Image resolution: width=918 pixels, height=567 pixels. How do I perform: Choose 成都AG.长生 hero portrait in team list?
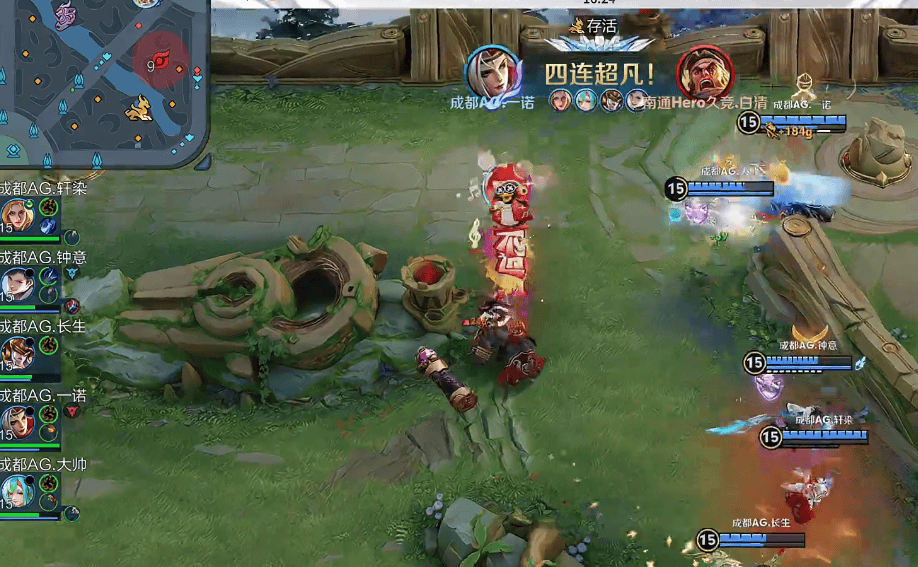click(17, 353)
